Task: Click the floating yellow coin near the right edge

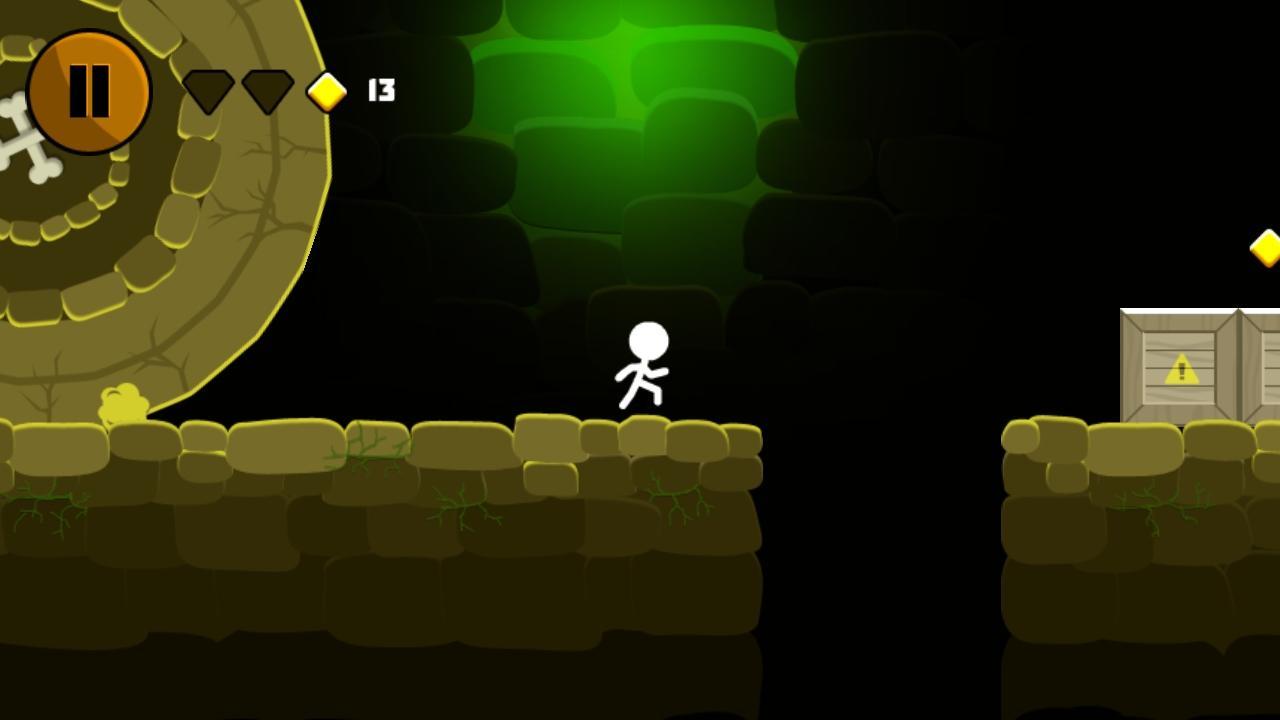Action: point(1266,250)
